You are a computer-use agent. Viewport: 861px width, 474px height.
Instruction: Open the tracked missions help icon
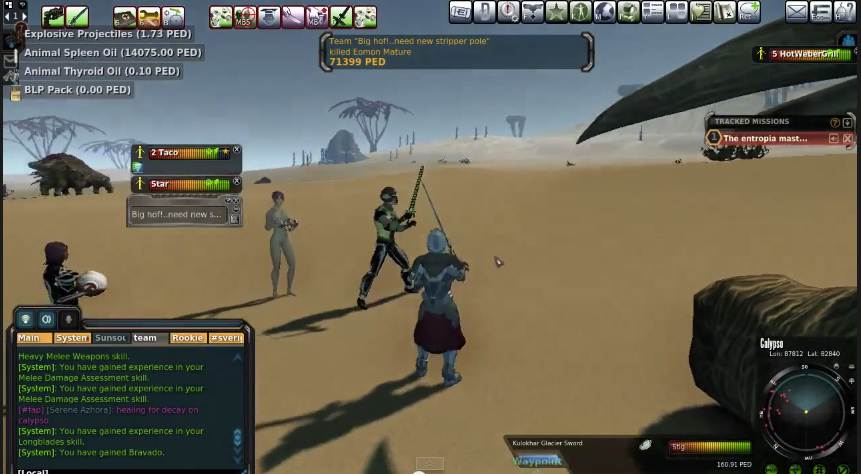[x=835, y=122]
